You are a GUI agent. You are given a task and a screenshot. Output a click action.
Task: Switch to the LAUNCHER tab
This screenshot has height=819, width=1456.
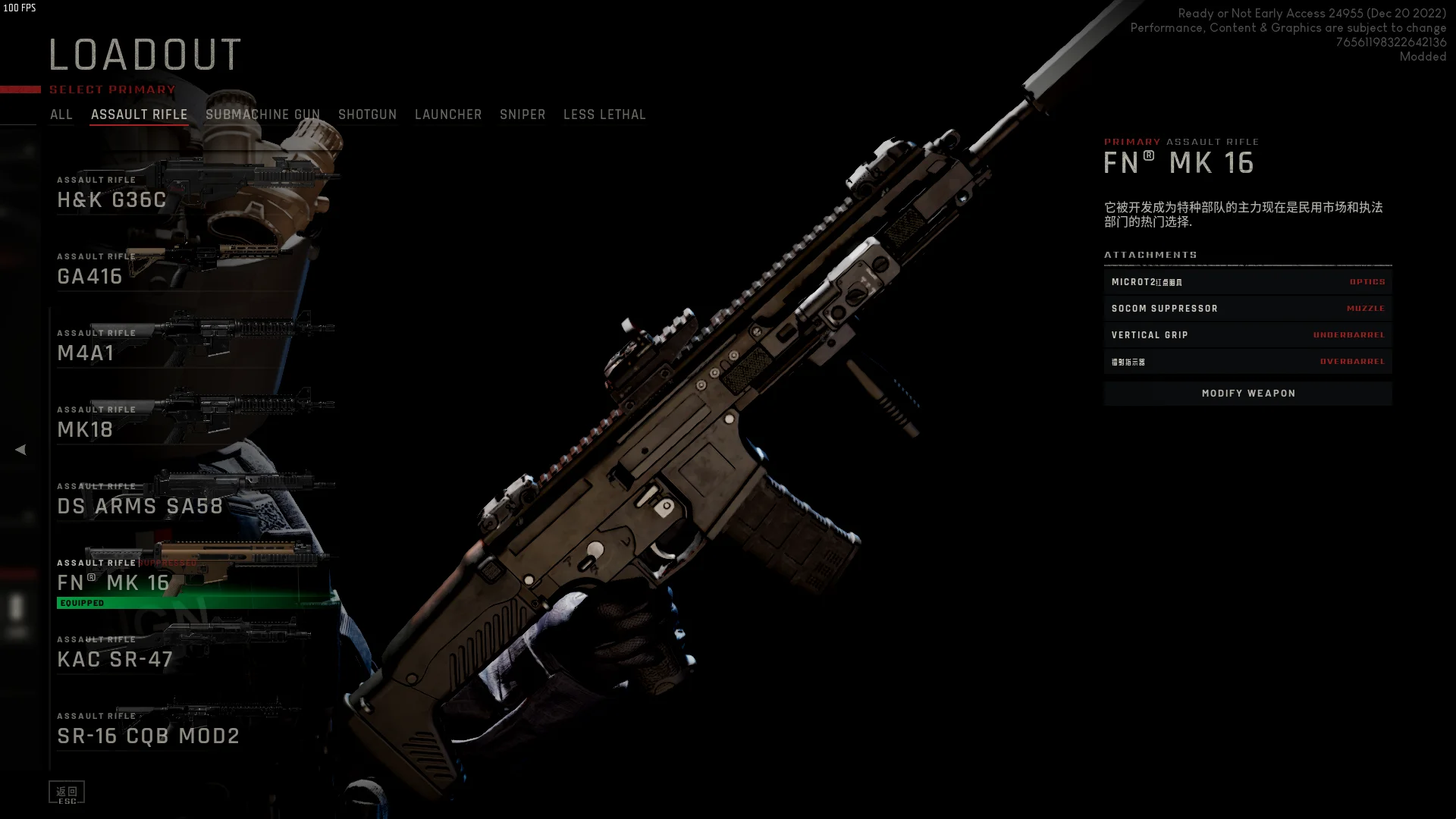(448, 115)
